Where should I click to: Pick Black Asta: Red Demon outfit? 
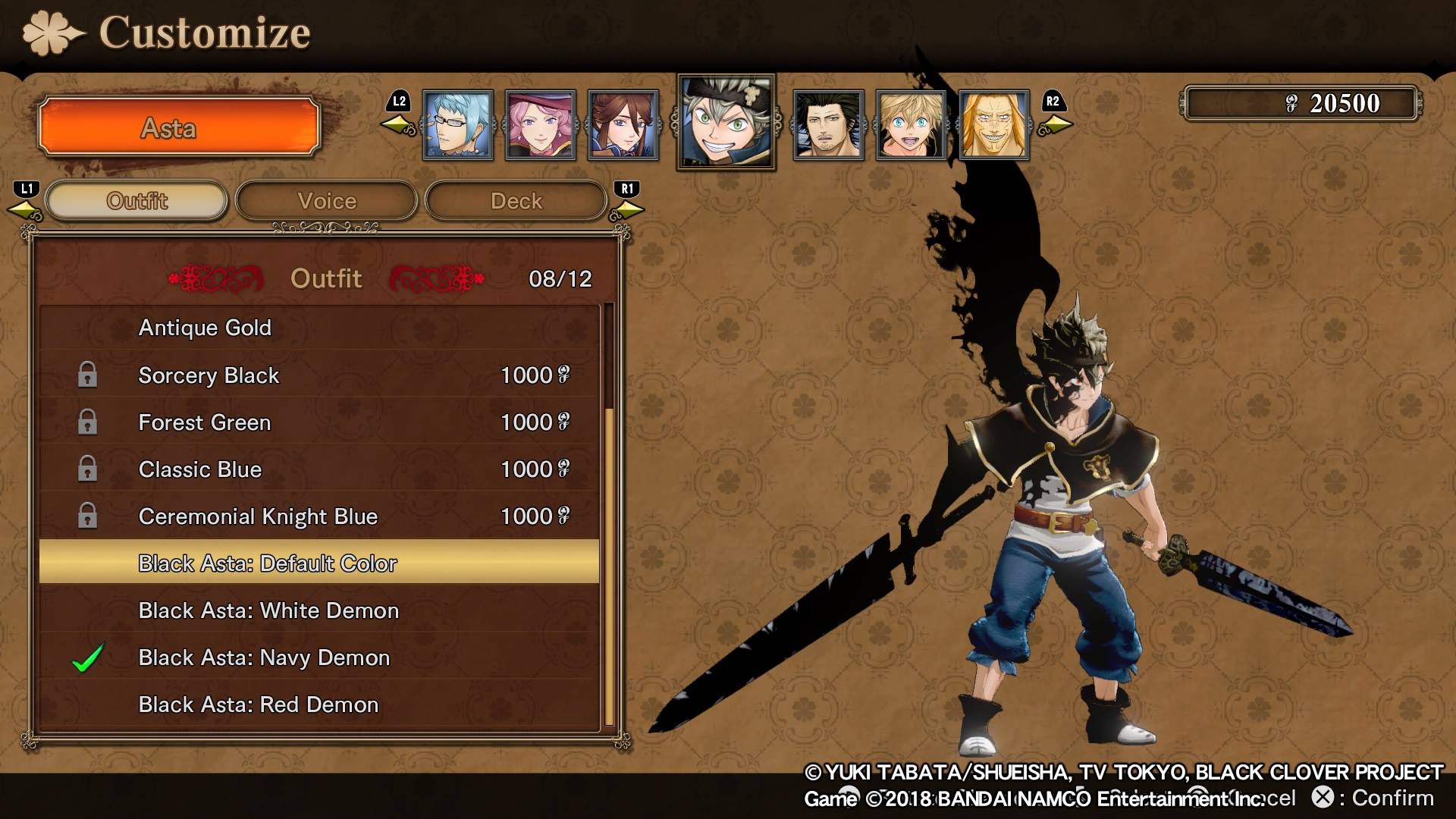click(318, 704)
